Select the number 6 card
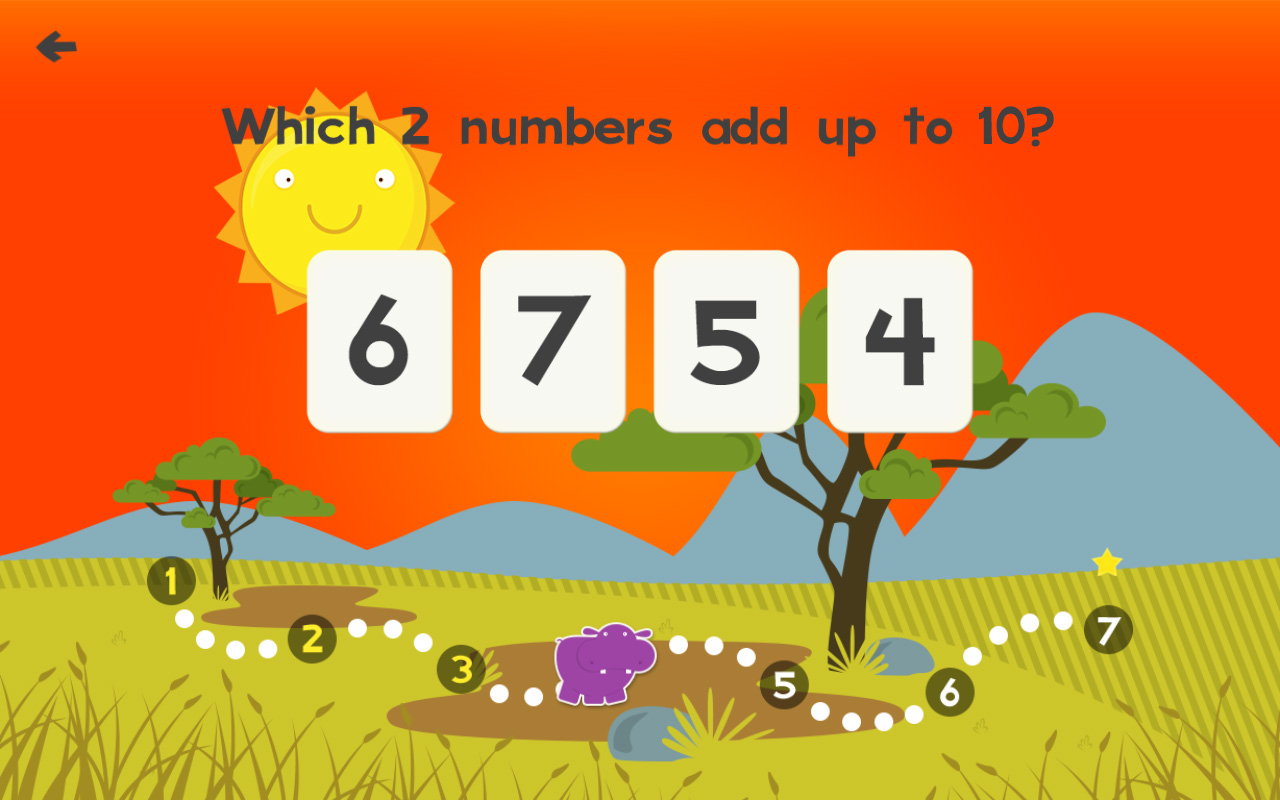1280x800 pixels. pos(380,342)
